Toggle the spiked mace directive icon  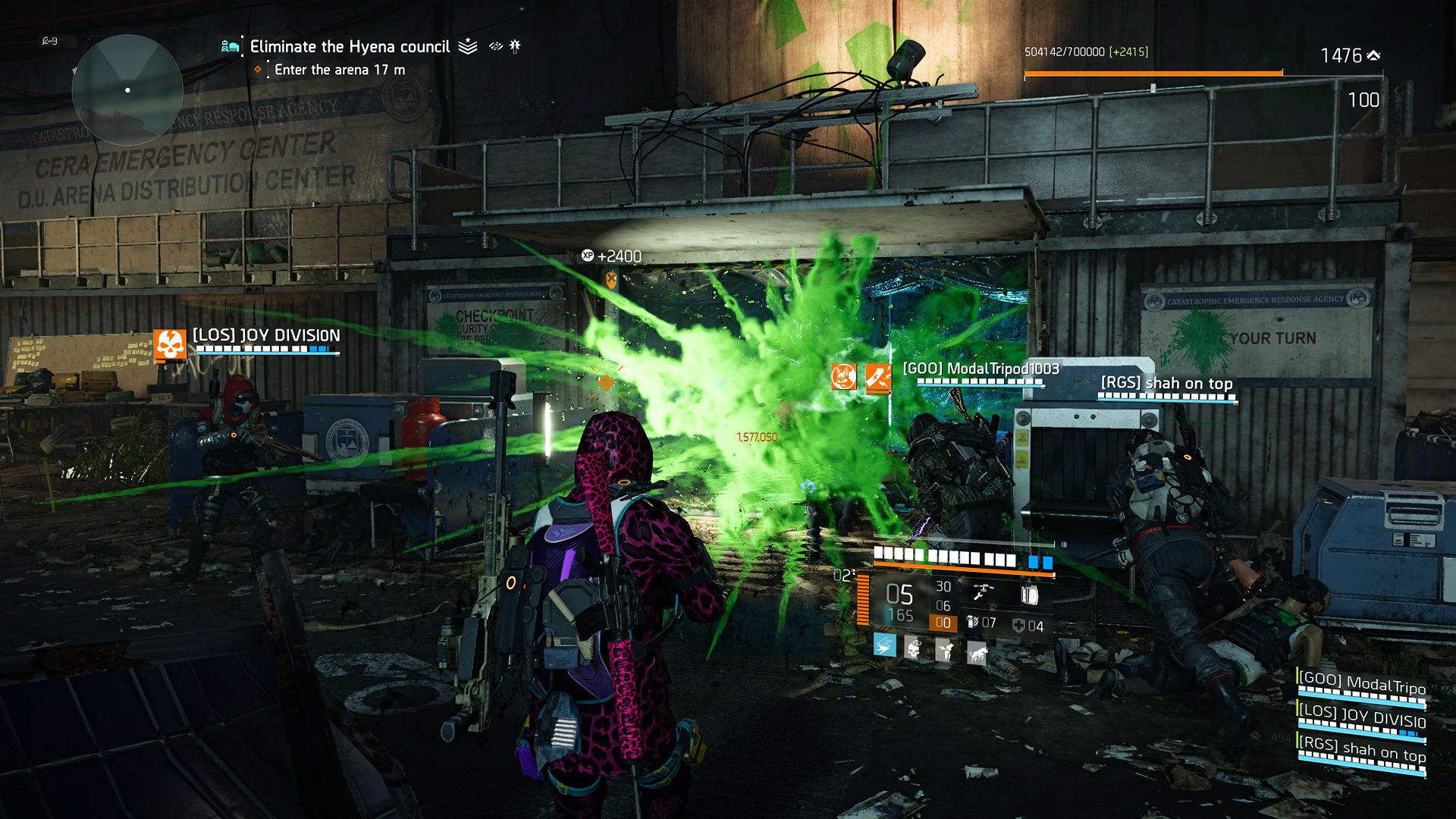[516, 46]
